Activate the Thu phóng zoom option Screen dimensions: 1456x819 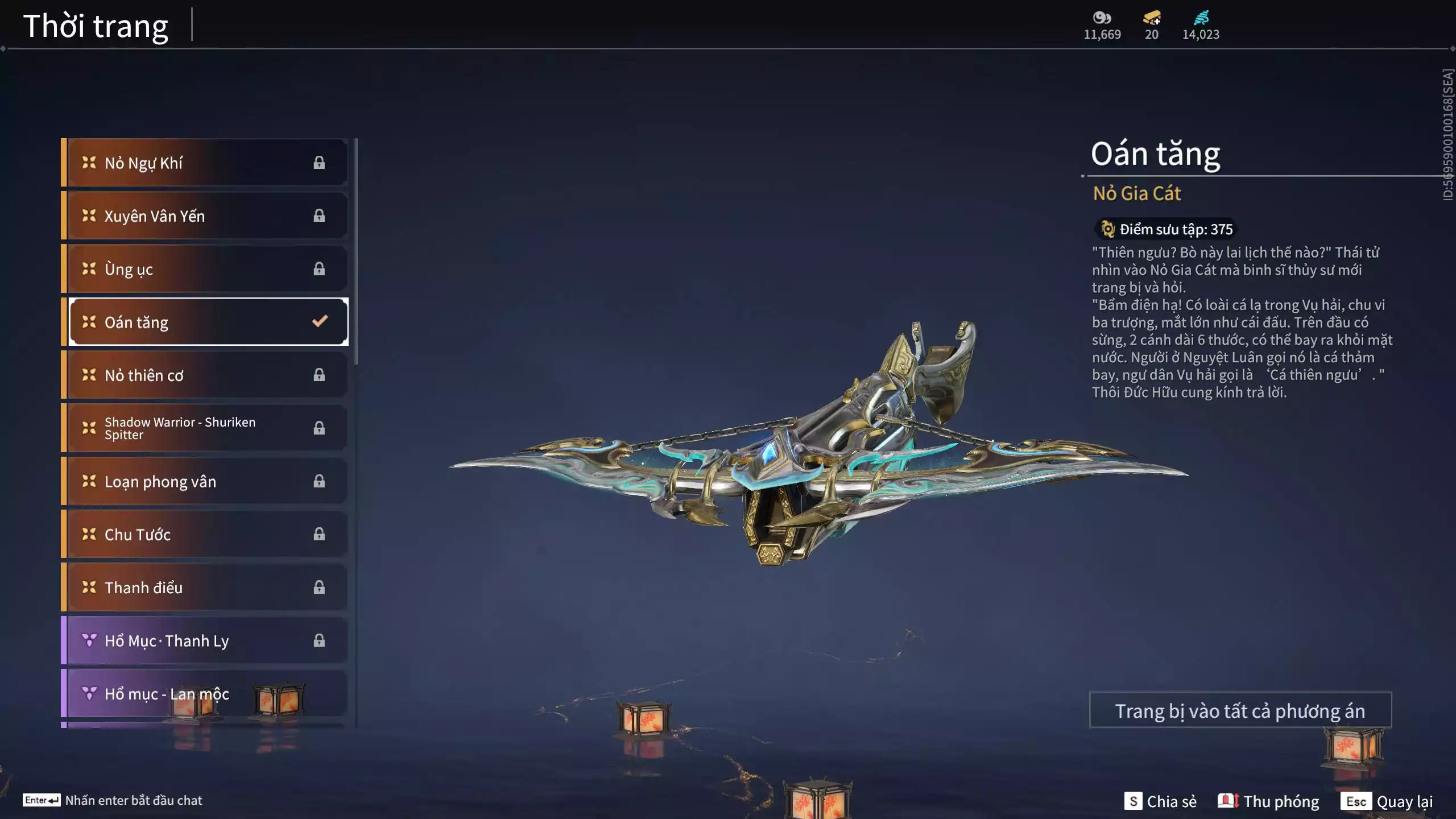point(1268,801)
